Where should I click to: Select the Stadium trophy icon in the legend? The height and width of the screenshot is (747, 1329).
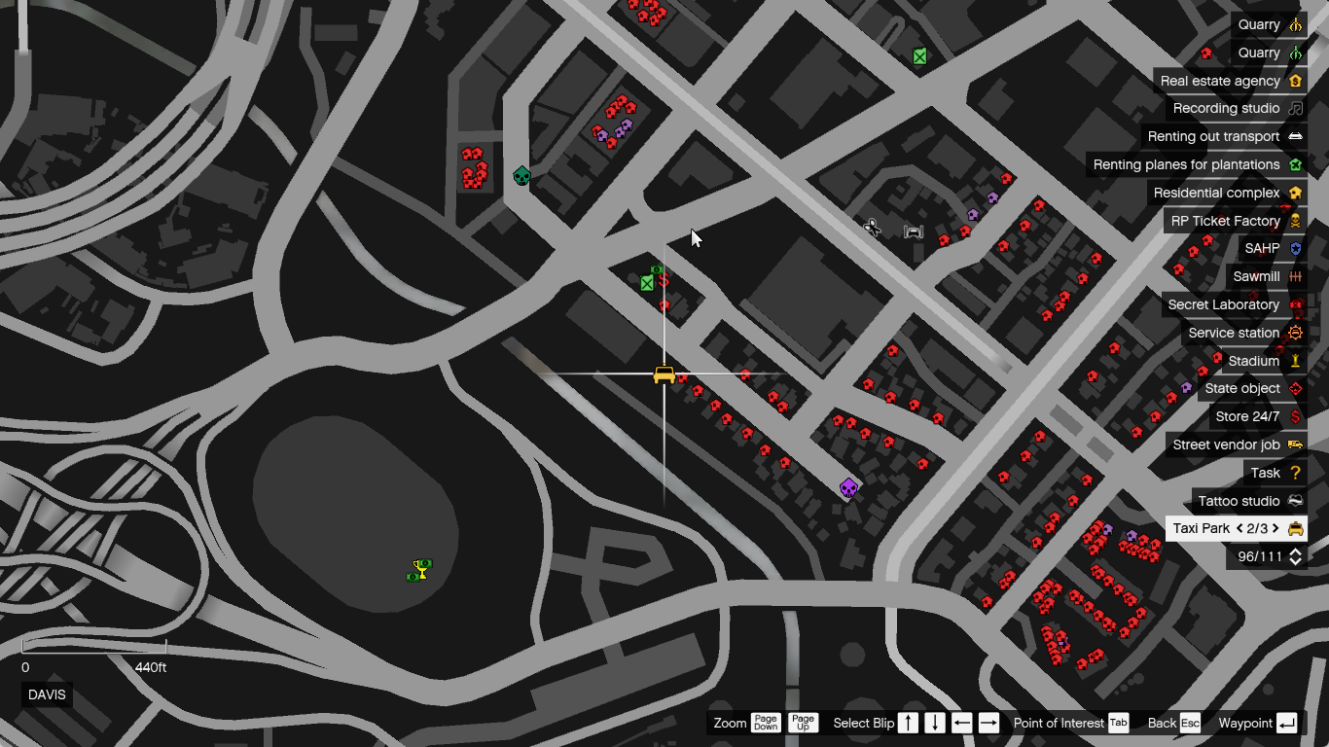coord(1297,361)
